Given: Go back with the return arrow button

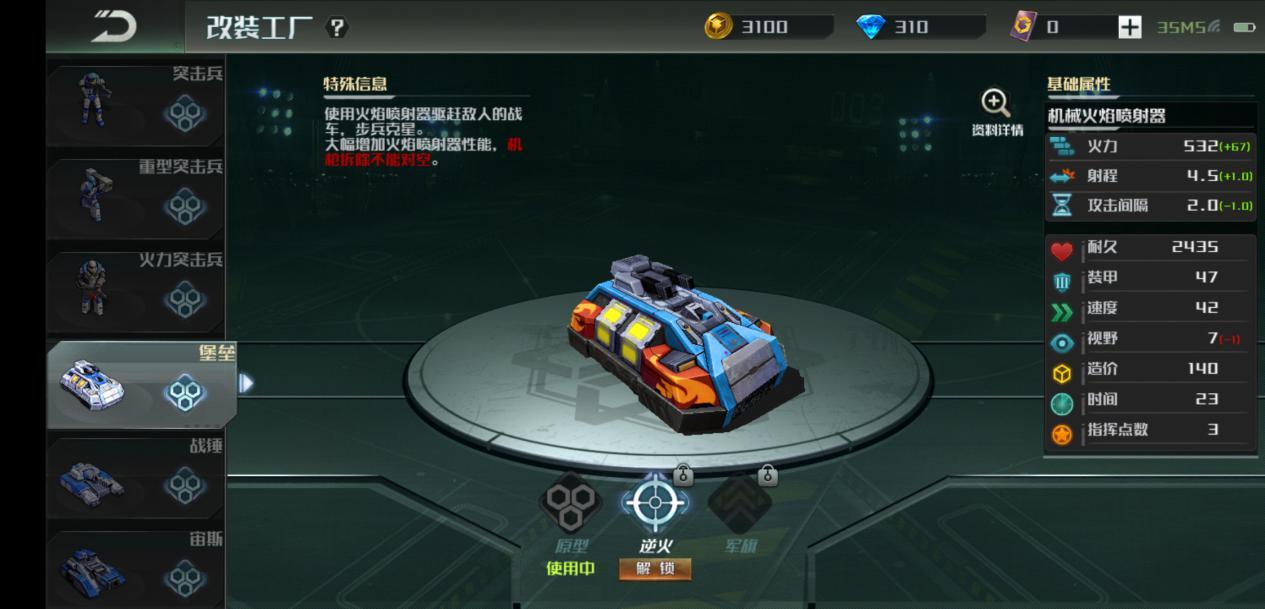Looking at the screenshot, I should coord(114,26).
